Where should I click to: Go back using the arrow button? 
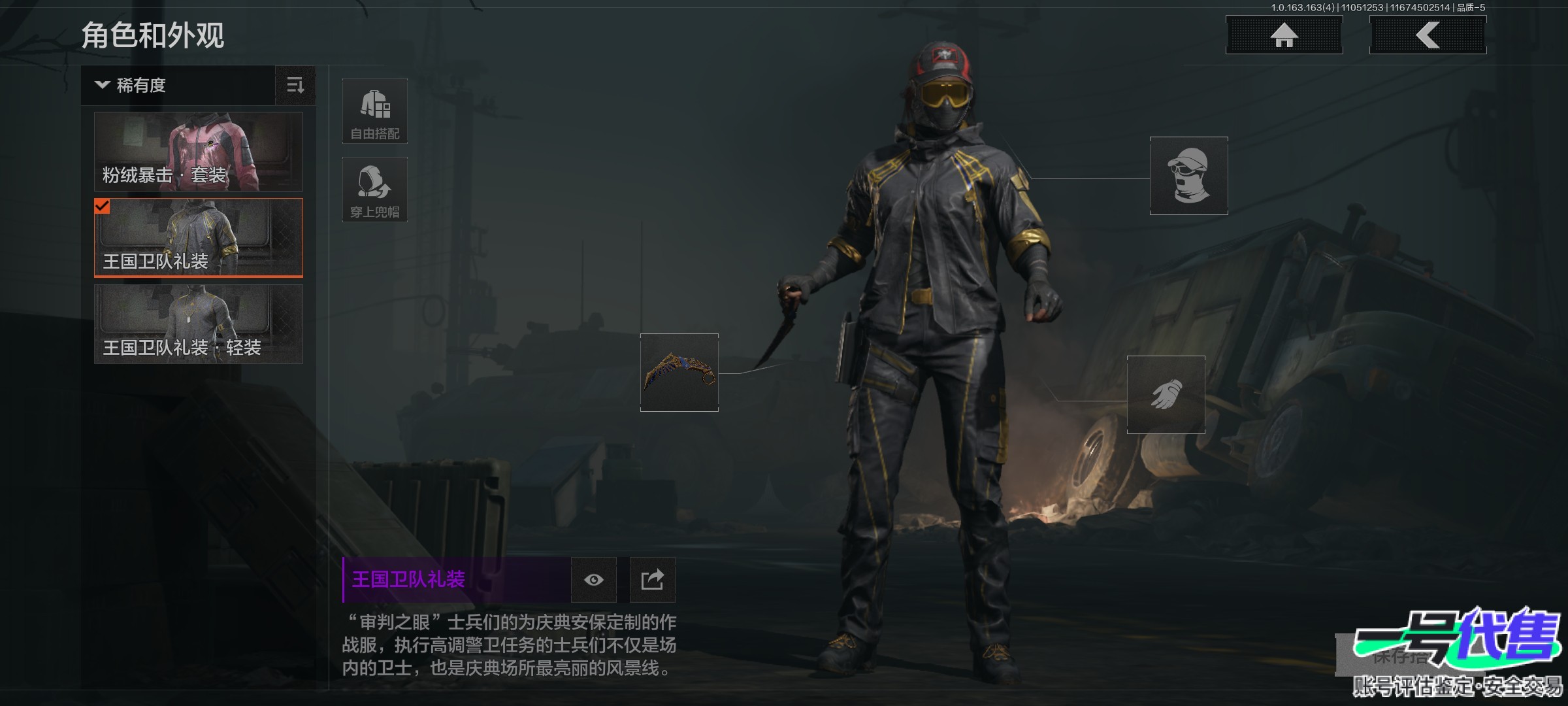[x=1428, y=35]
